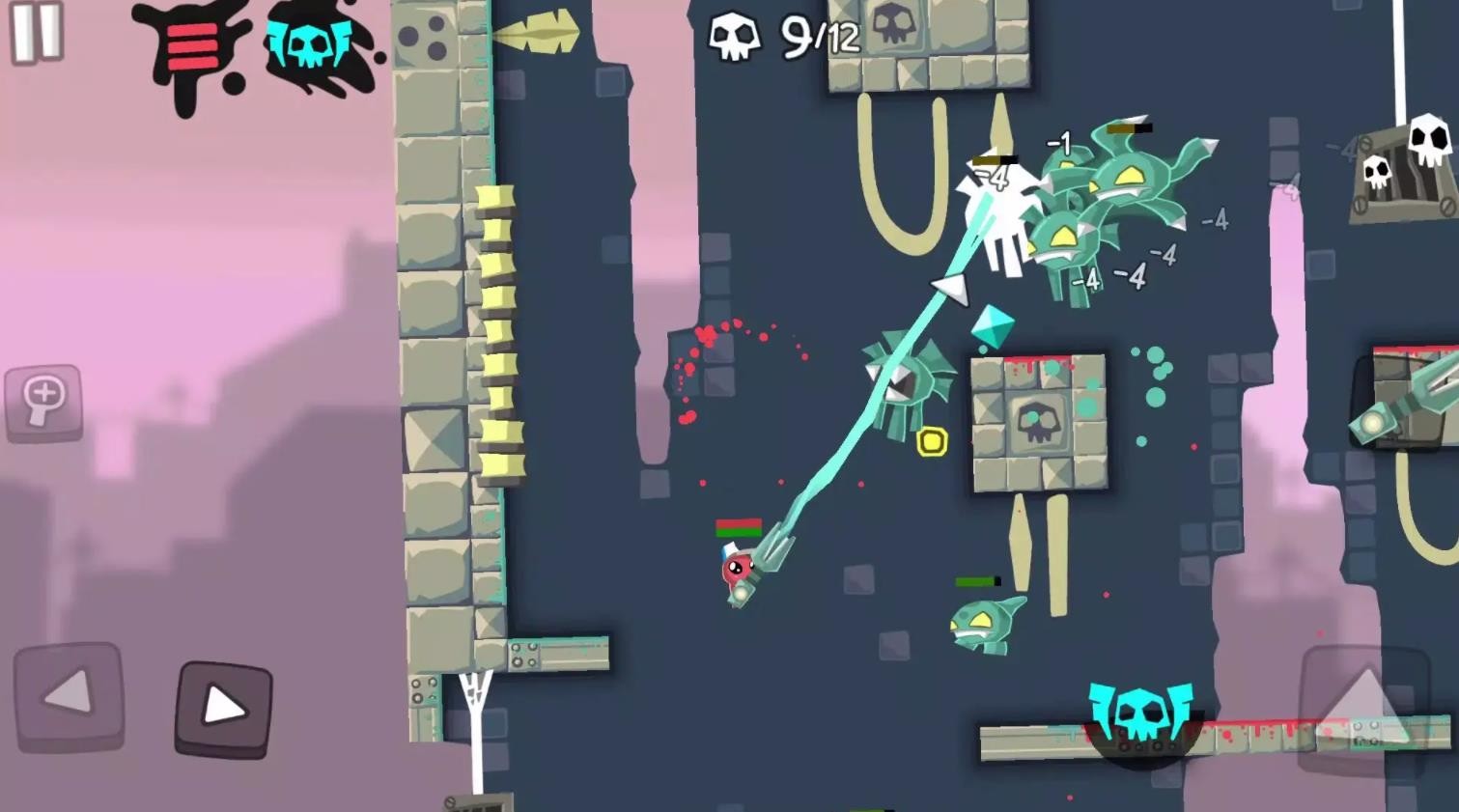Tap the move left arrow button
Screen dimensions: 1459x812
coord(69,695)
